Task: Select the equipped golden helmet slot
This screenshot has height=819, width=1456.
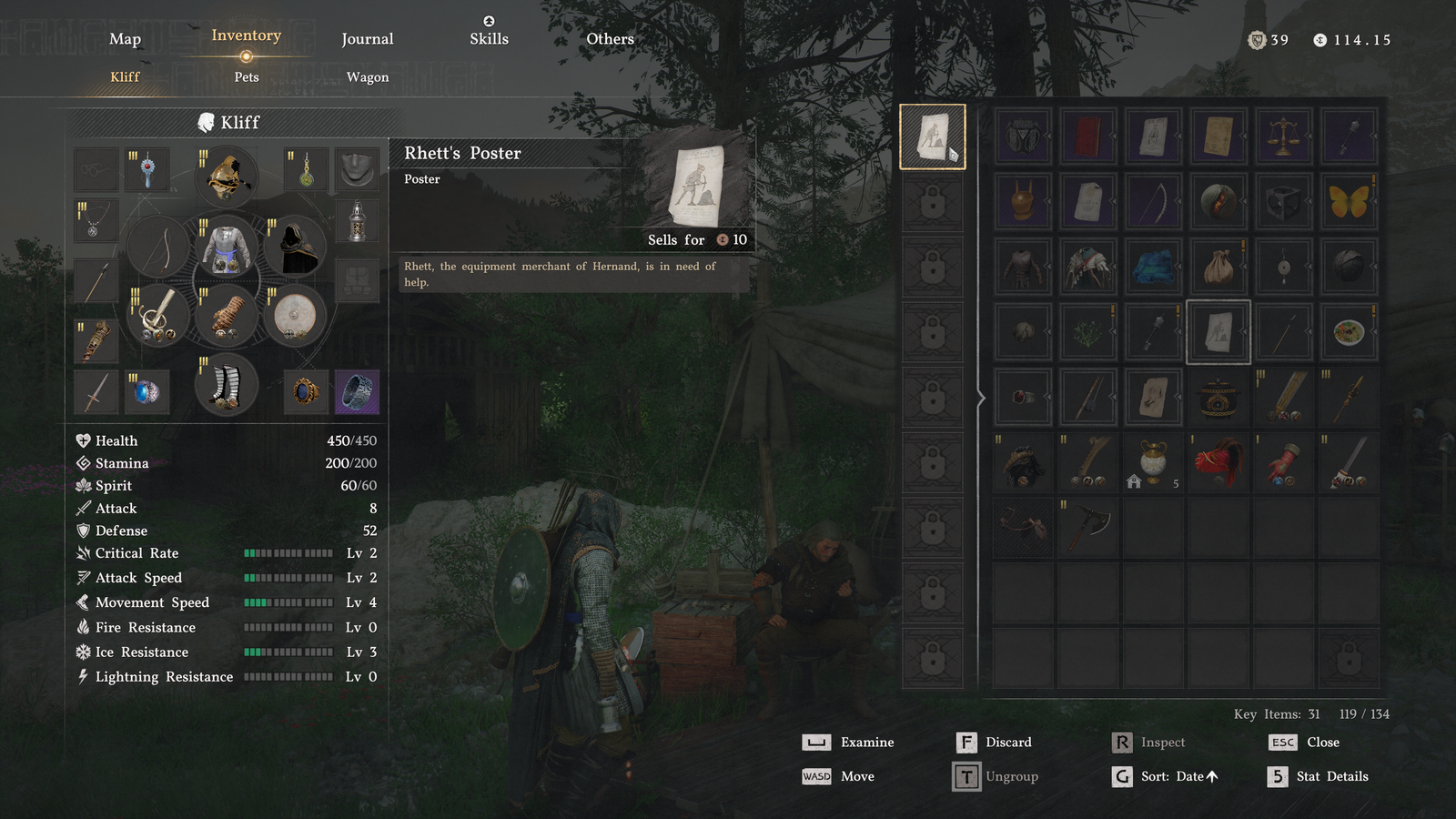Action: (x=227, y=177)
